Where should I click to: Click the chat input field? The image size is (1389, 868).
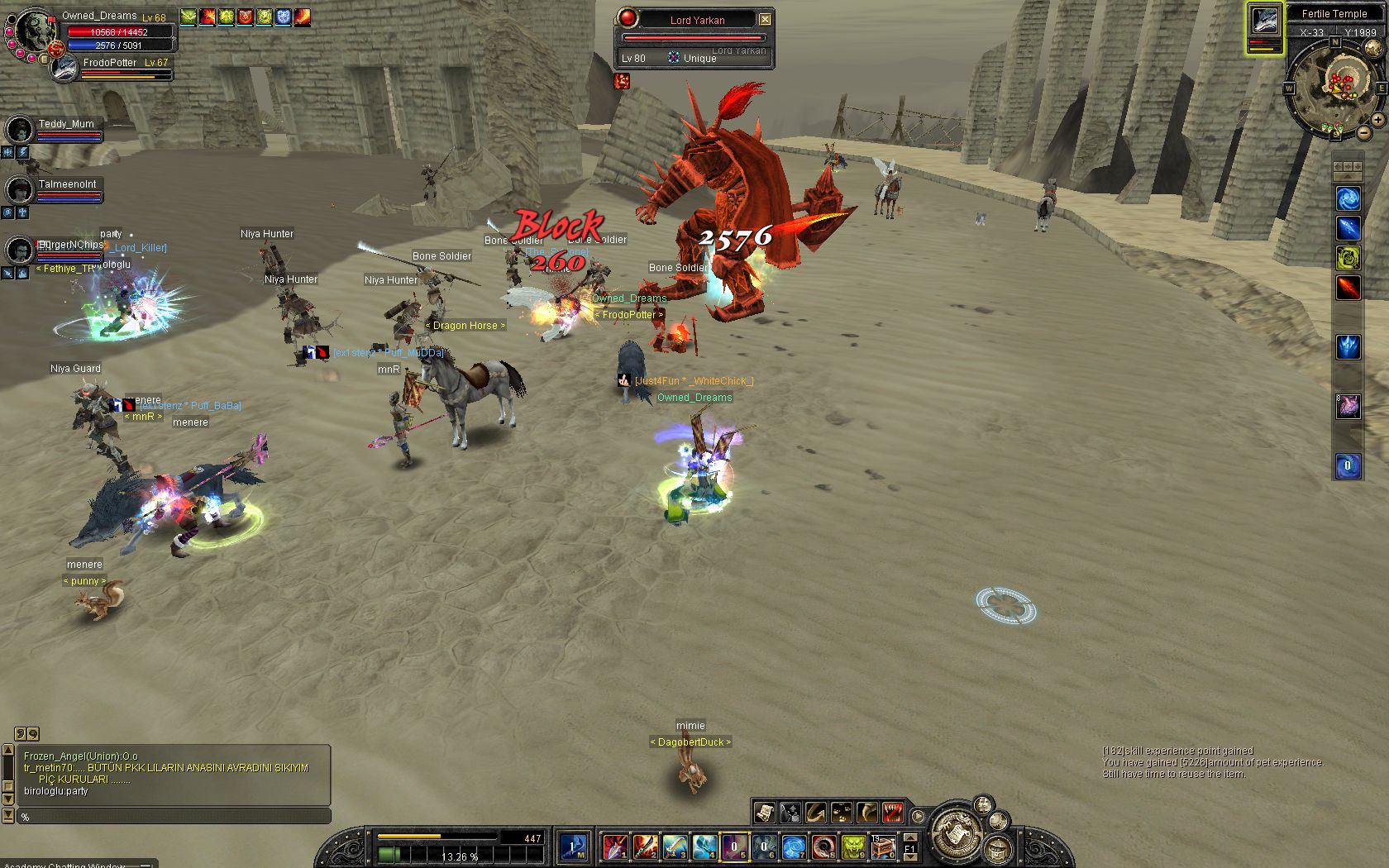click(174, 817)
